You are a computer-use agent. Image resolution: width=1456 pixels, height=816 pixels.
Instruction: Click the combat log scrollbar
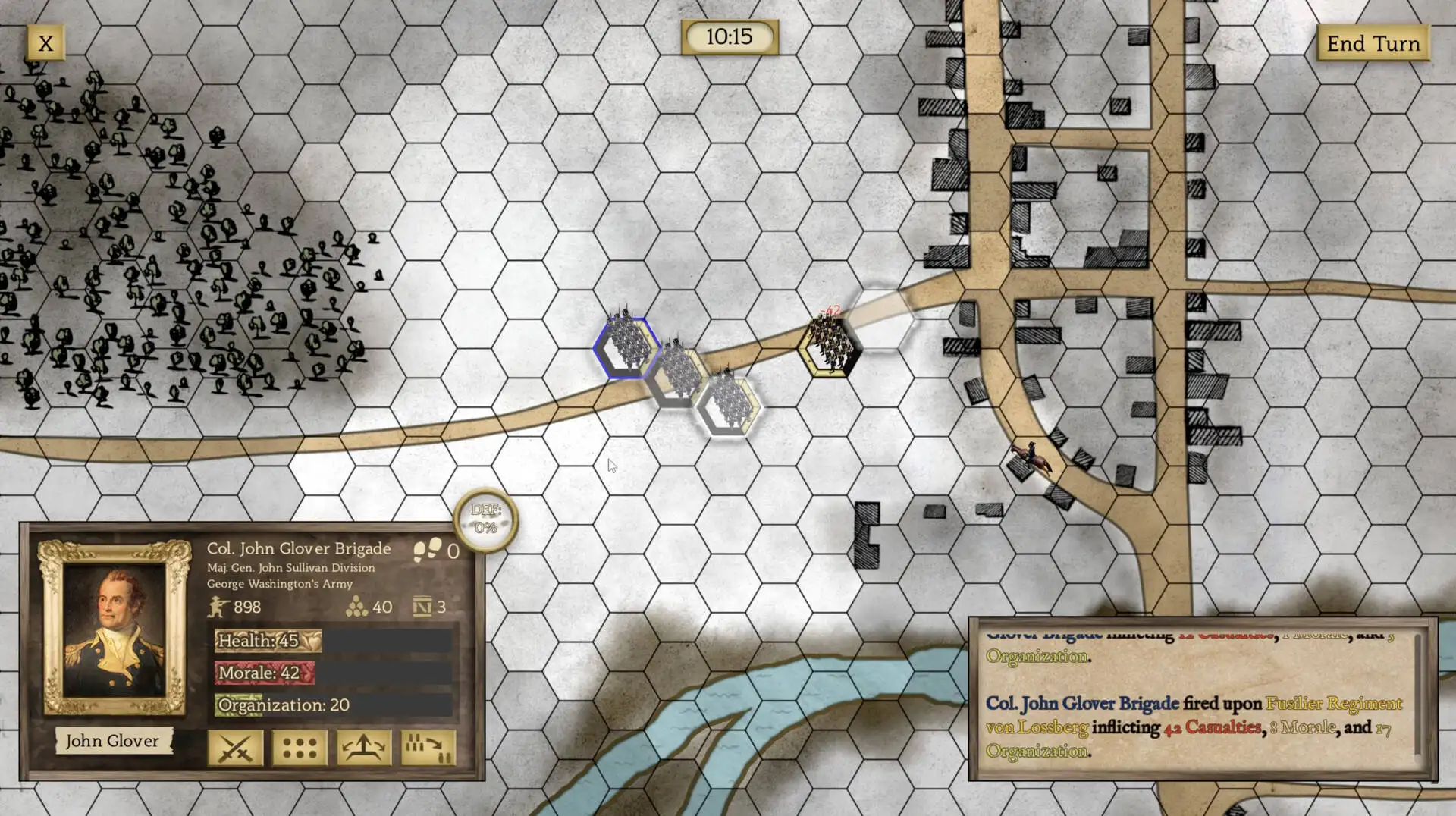pyautogui.click(x=1417, y=694)
